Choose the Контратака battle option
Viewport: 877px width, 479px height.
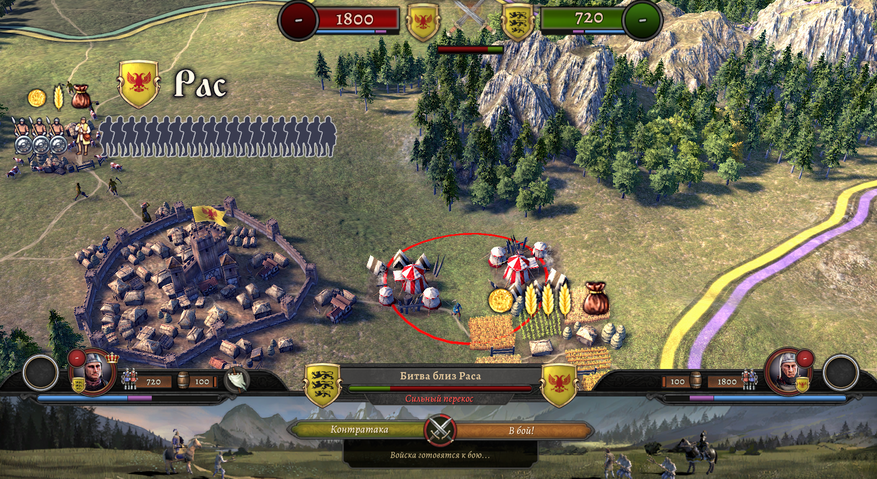[x=358, y=429]
